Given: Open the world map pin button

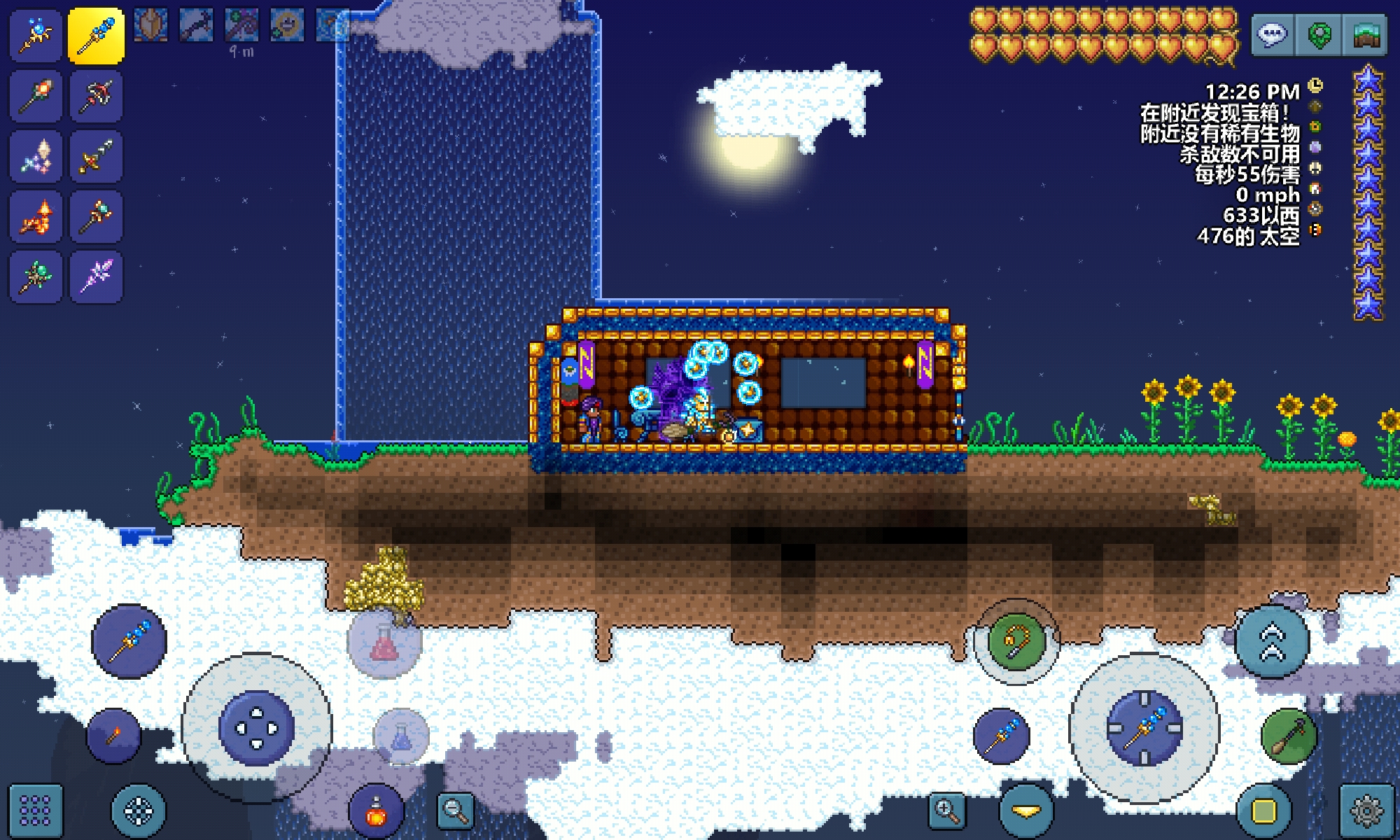Looking at the screenshot, I should (1319, 34).
